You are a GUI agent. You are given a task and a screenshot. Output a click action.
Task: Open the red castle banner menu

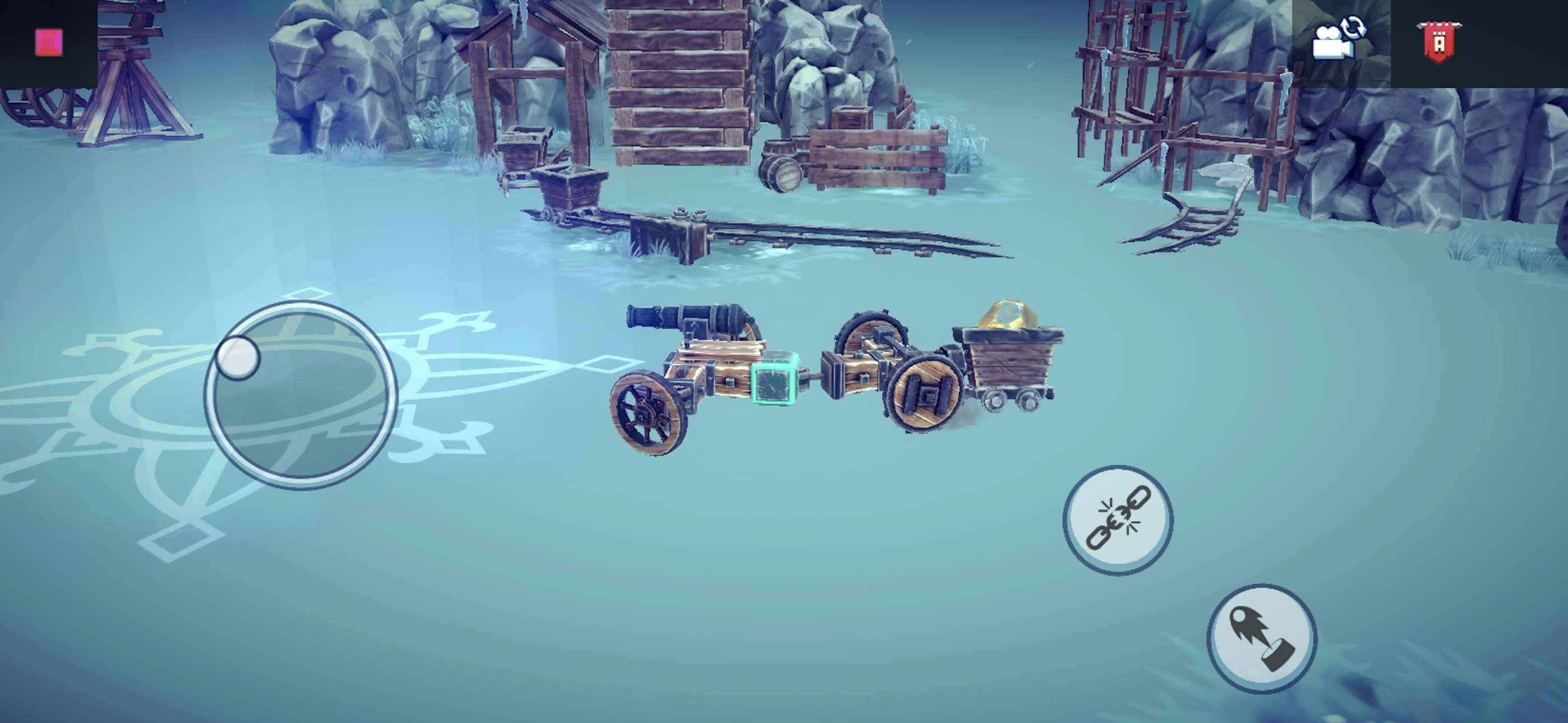tap(1438, 41)
